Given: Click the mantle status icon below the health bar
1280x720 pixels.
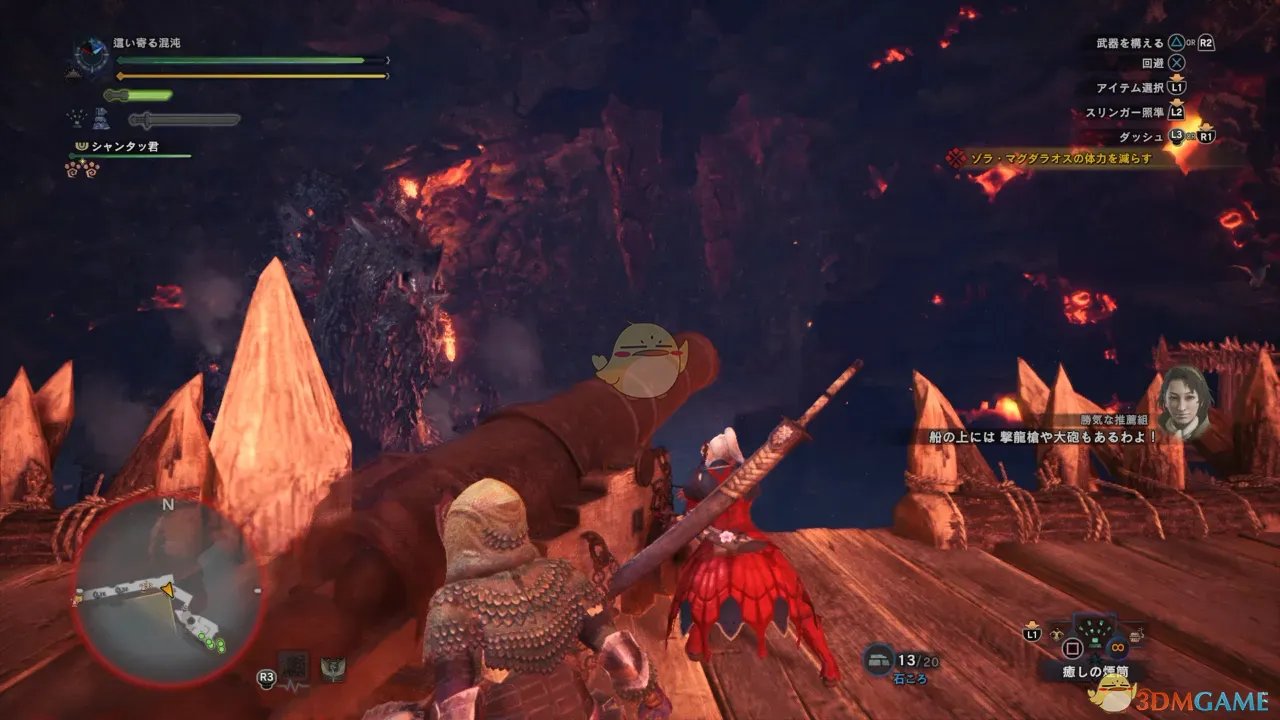Looking at the screenshot, I should point(104,119).
